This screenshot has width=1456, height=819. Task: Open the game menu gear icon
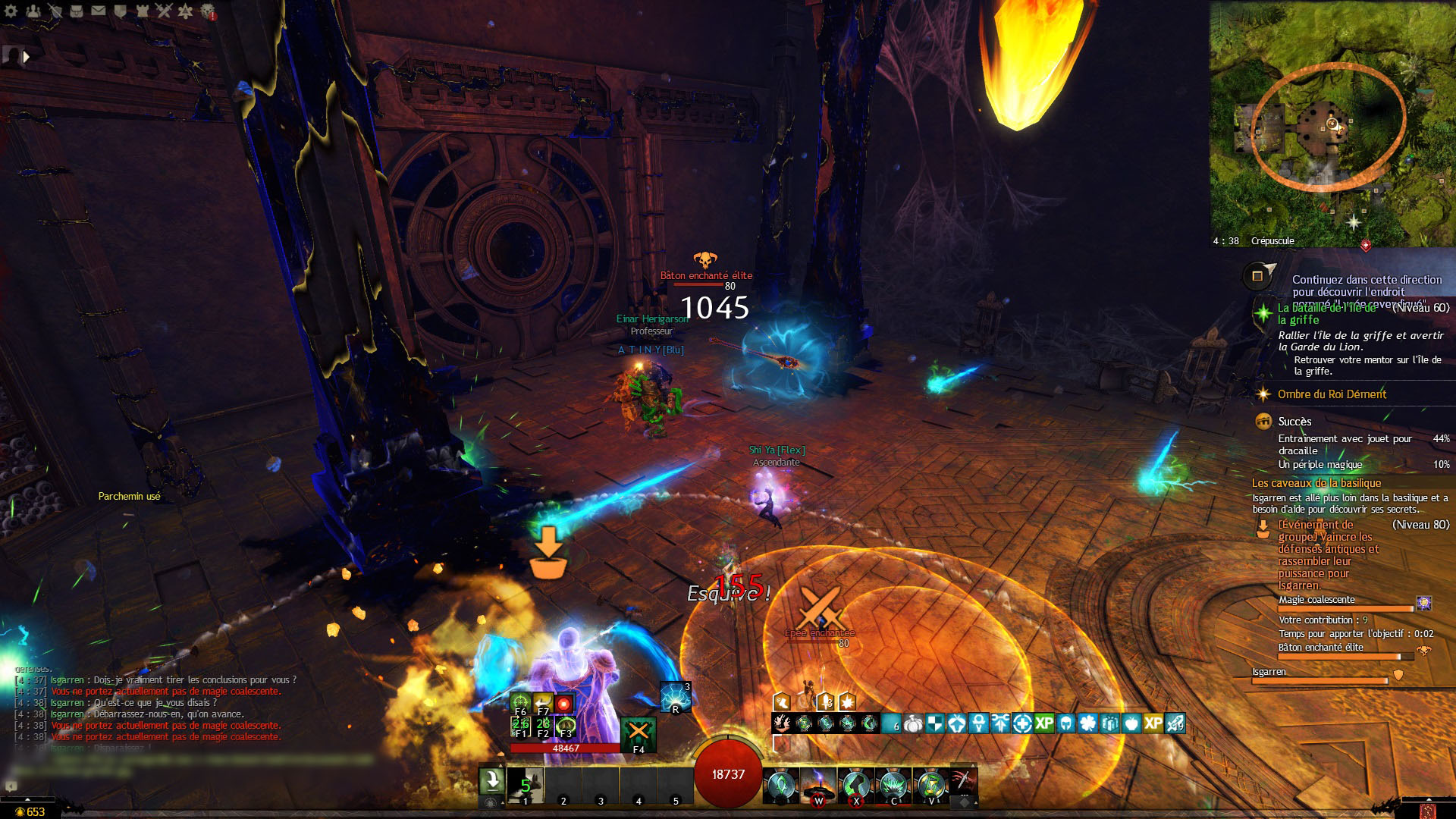(11, 11)
